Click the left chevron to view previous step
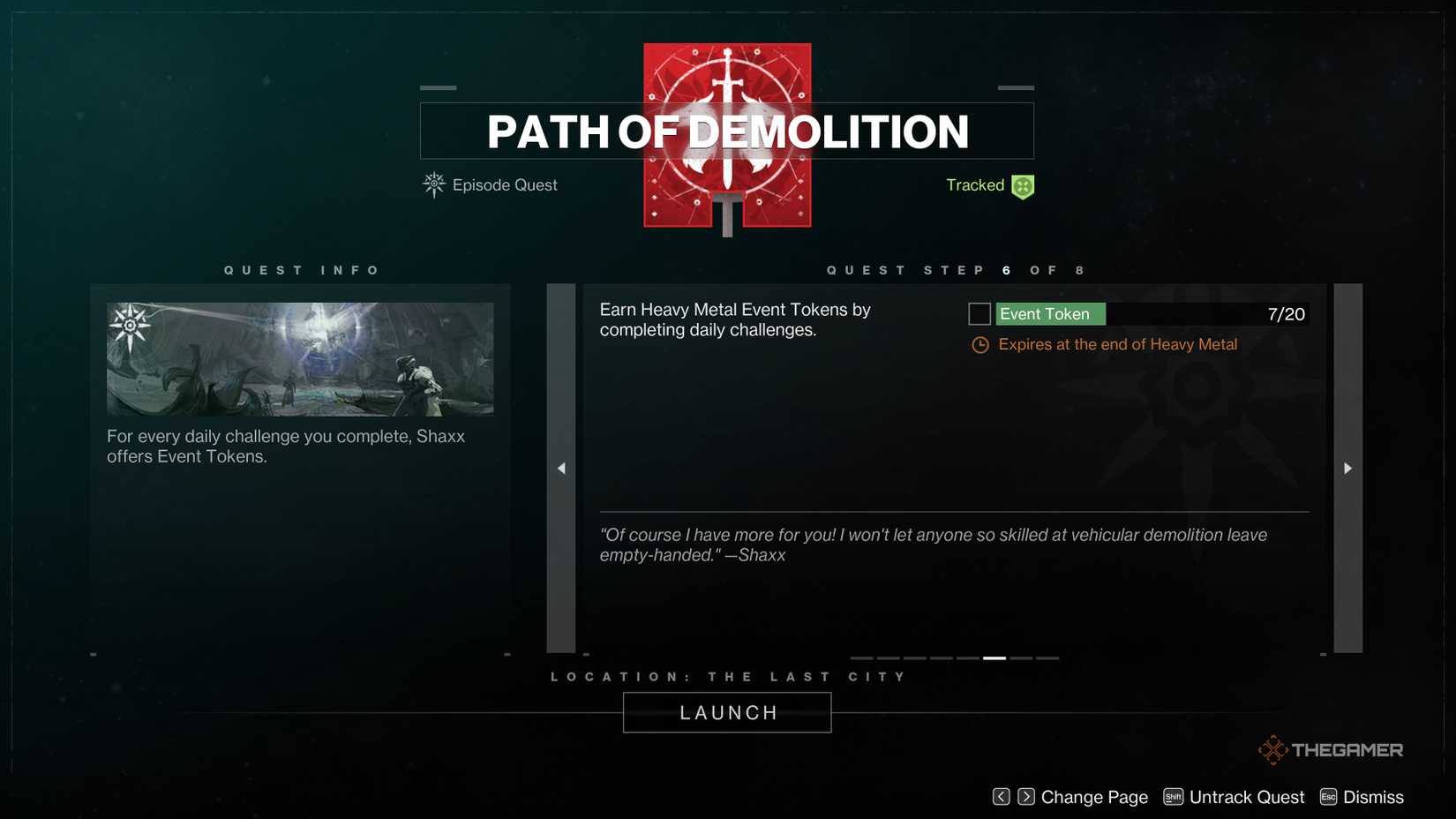Image resolution: width=1456 pixels, height=819 pixels. pyautogui.click(x=561, y=468)
